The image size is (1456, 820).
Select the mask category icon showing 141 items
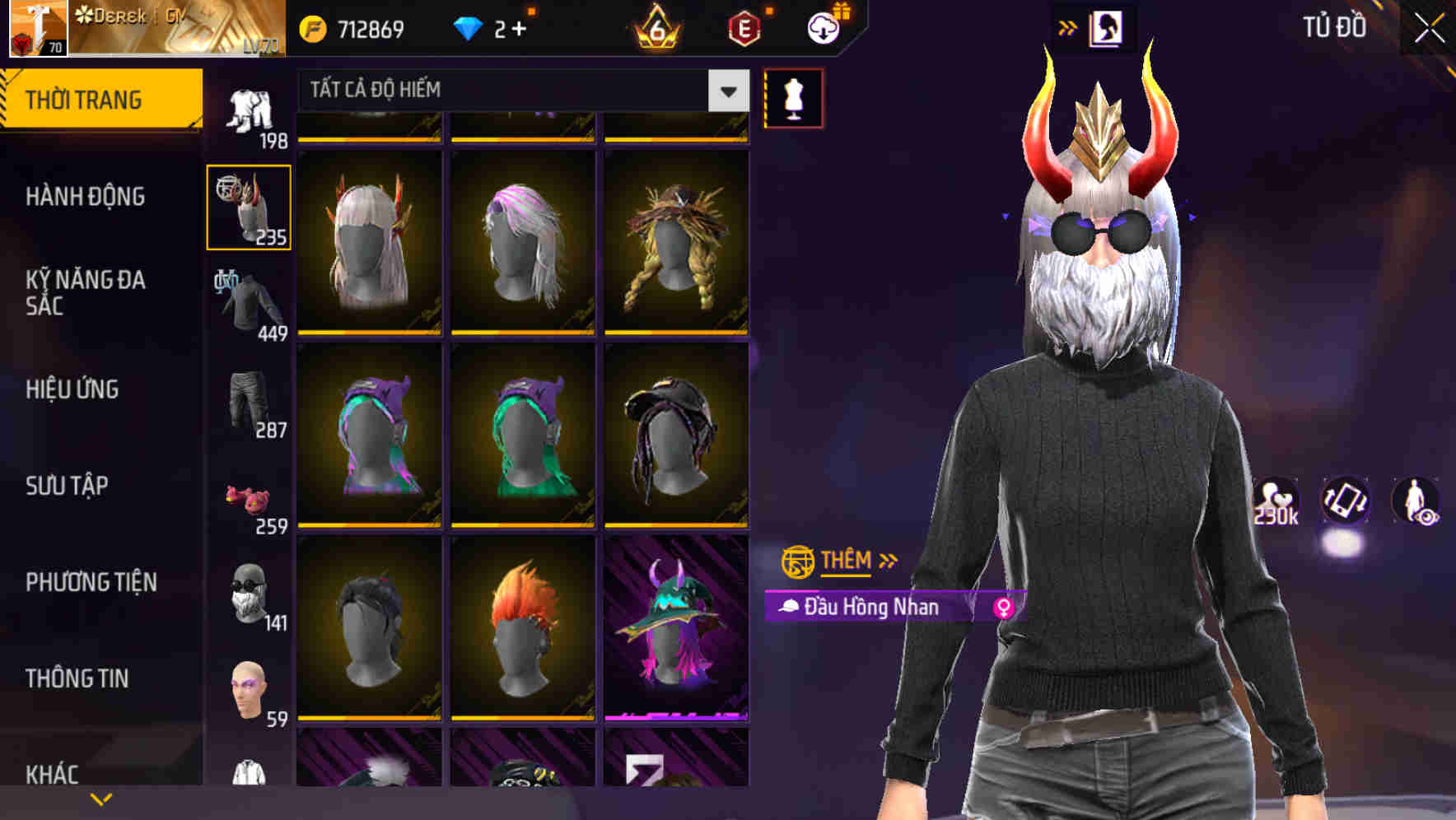(x=247, y=597)
